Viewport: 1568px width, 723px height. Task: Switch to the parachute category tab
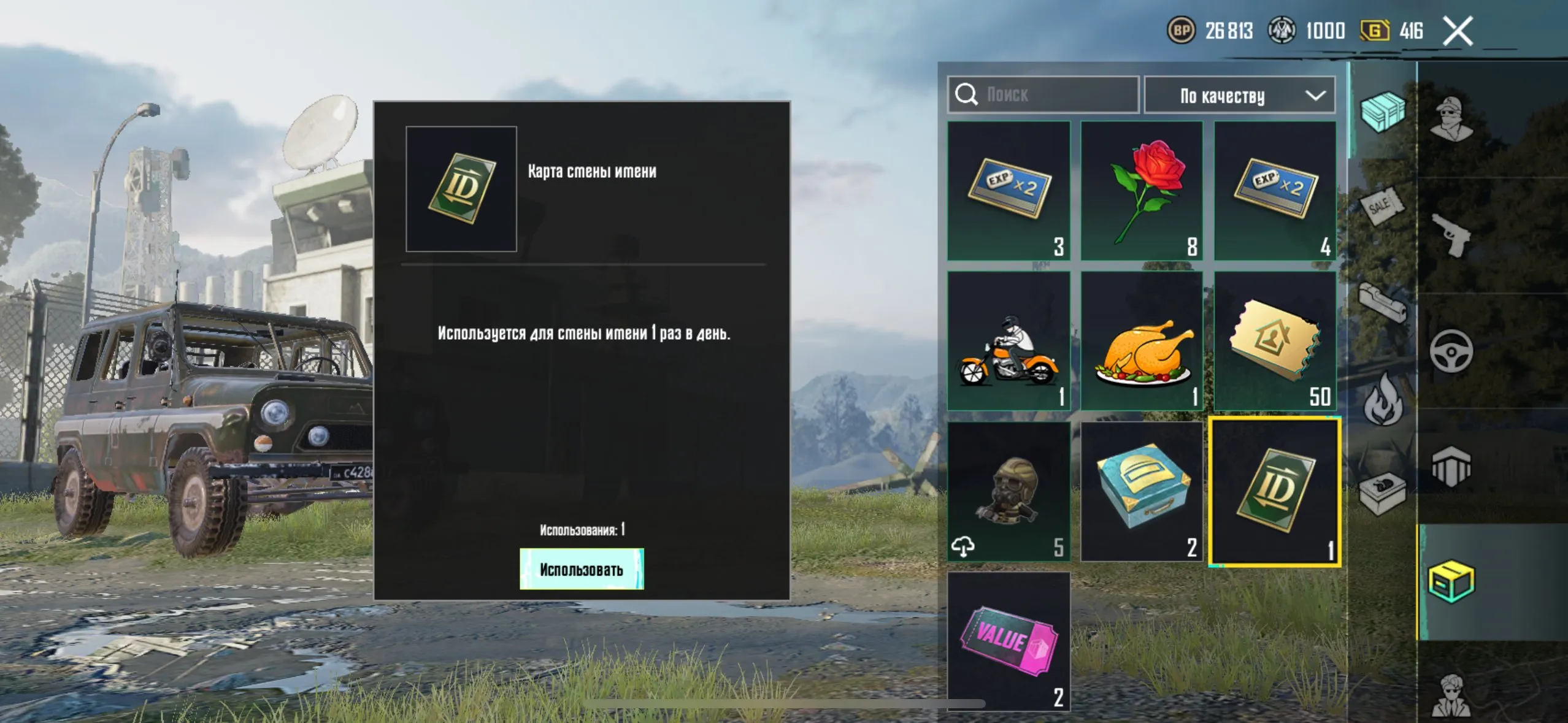(1451, 466)
